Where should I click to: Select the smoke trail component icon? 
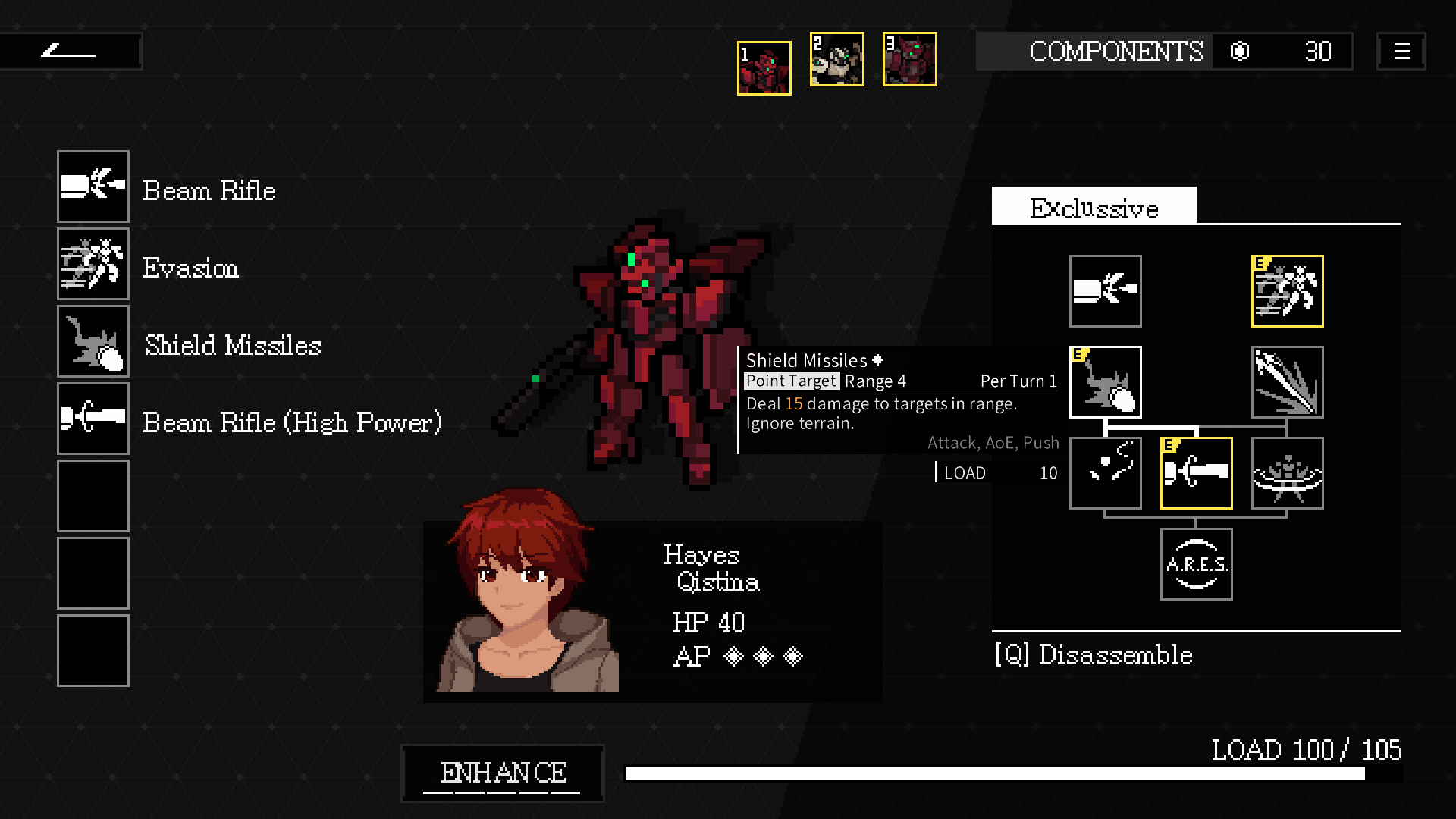point(1105,473)
